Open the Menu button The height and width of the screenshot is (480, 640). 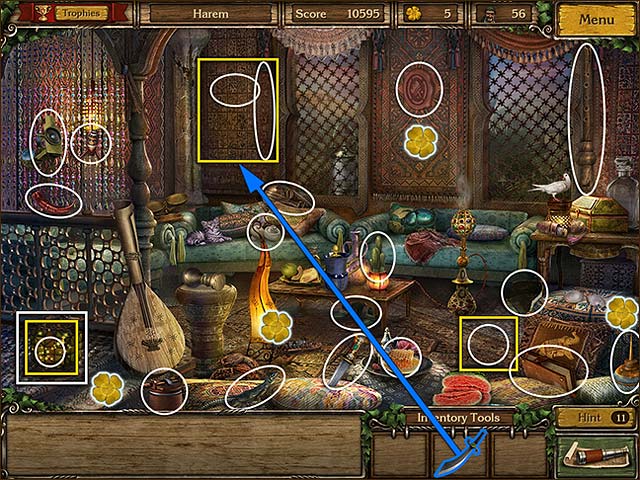pyautogui.click(x=596, y=19)
